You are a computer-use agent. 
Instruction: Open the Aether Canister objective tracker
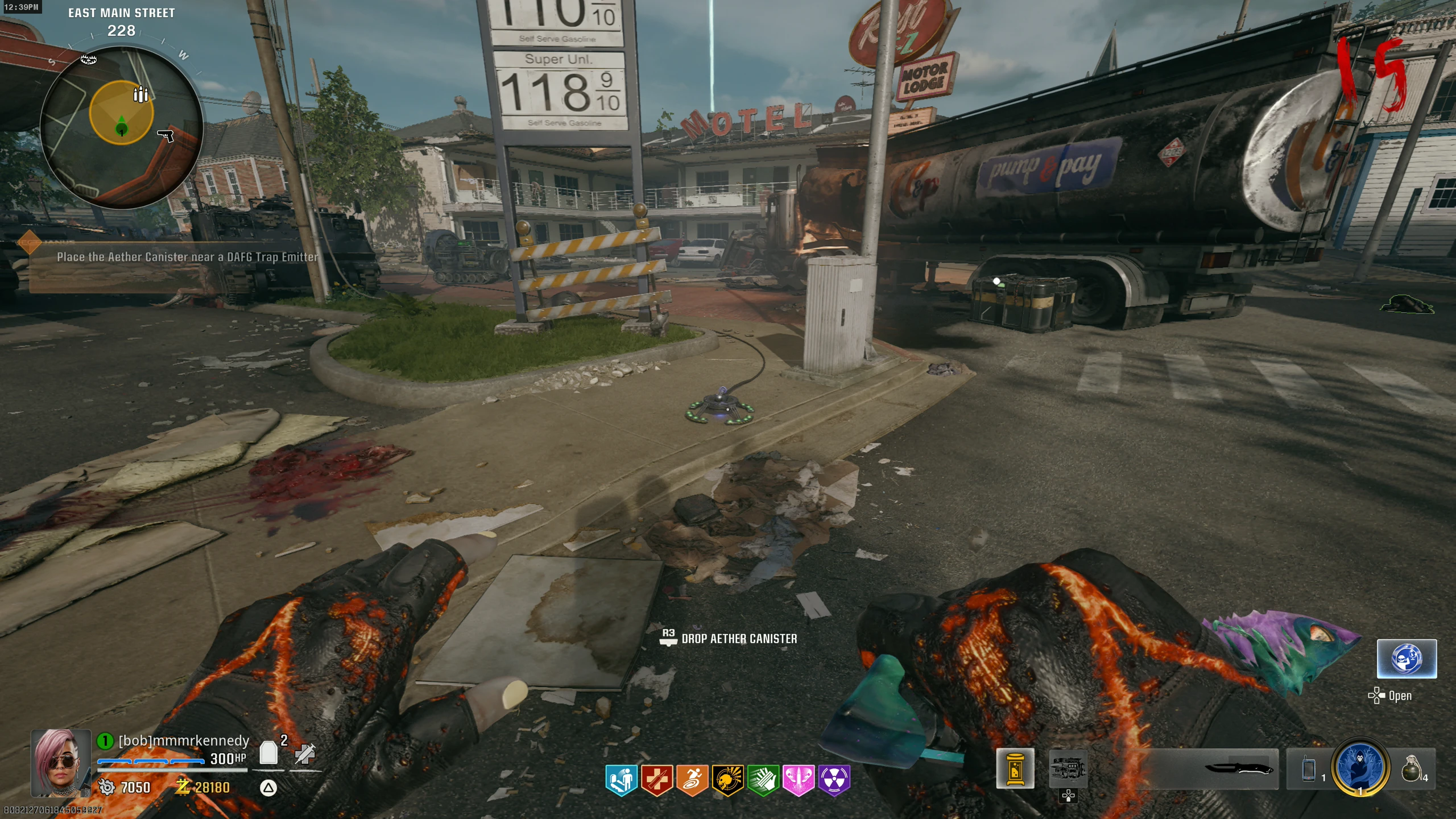[x=187, y=257]
